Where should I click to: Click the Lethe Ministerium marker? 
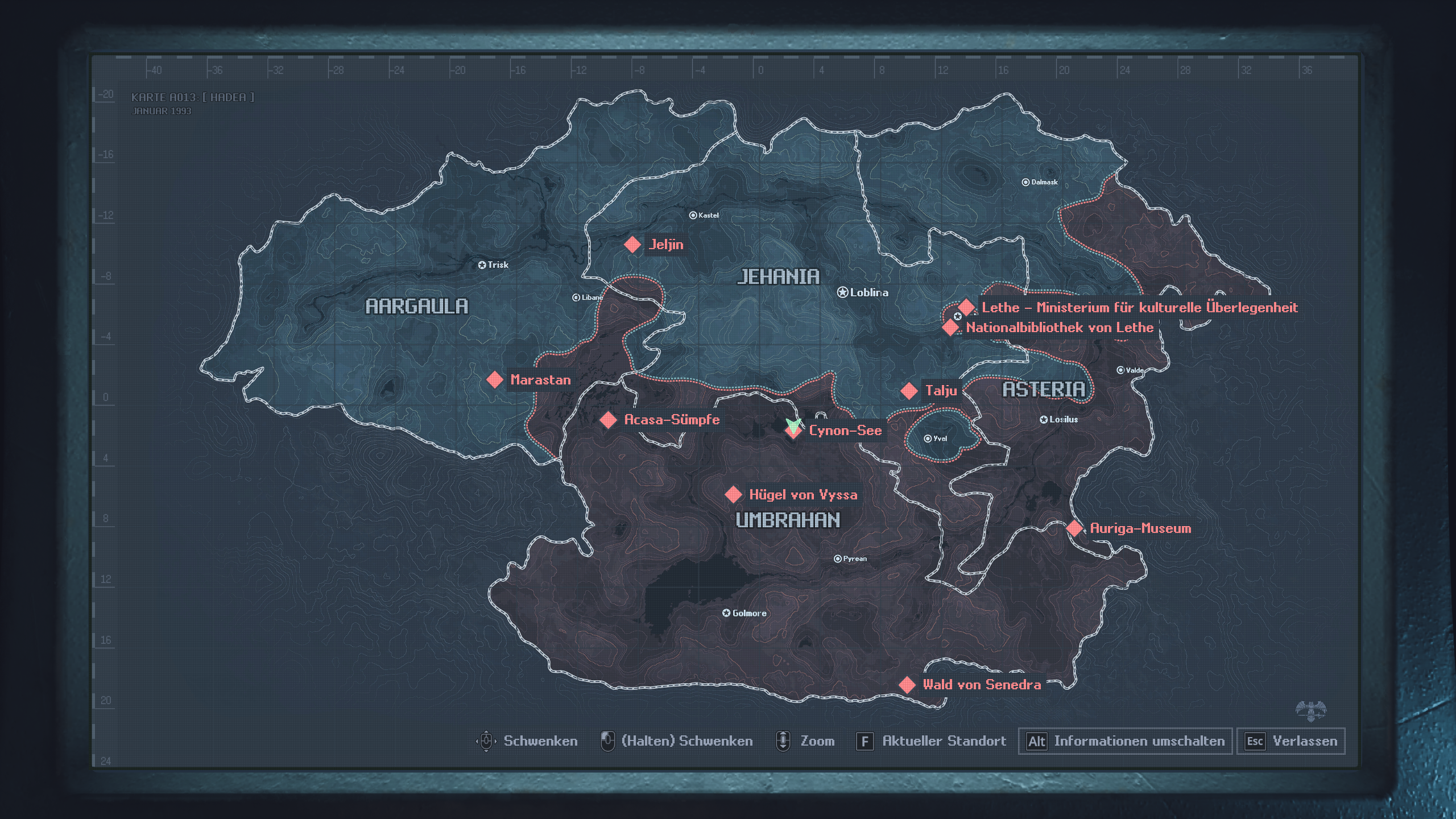966,308
